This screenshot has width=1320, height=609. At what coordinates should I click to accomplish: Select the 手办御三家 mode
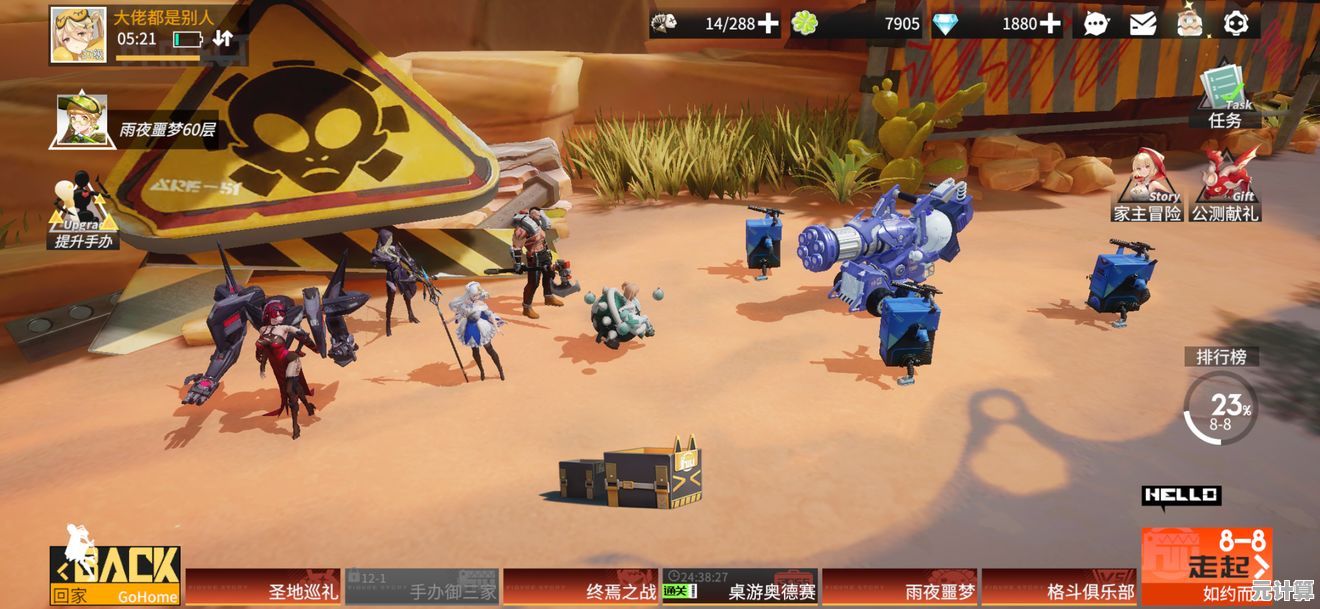pos(422,587)
